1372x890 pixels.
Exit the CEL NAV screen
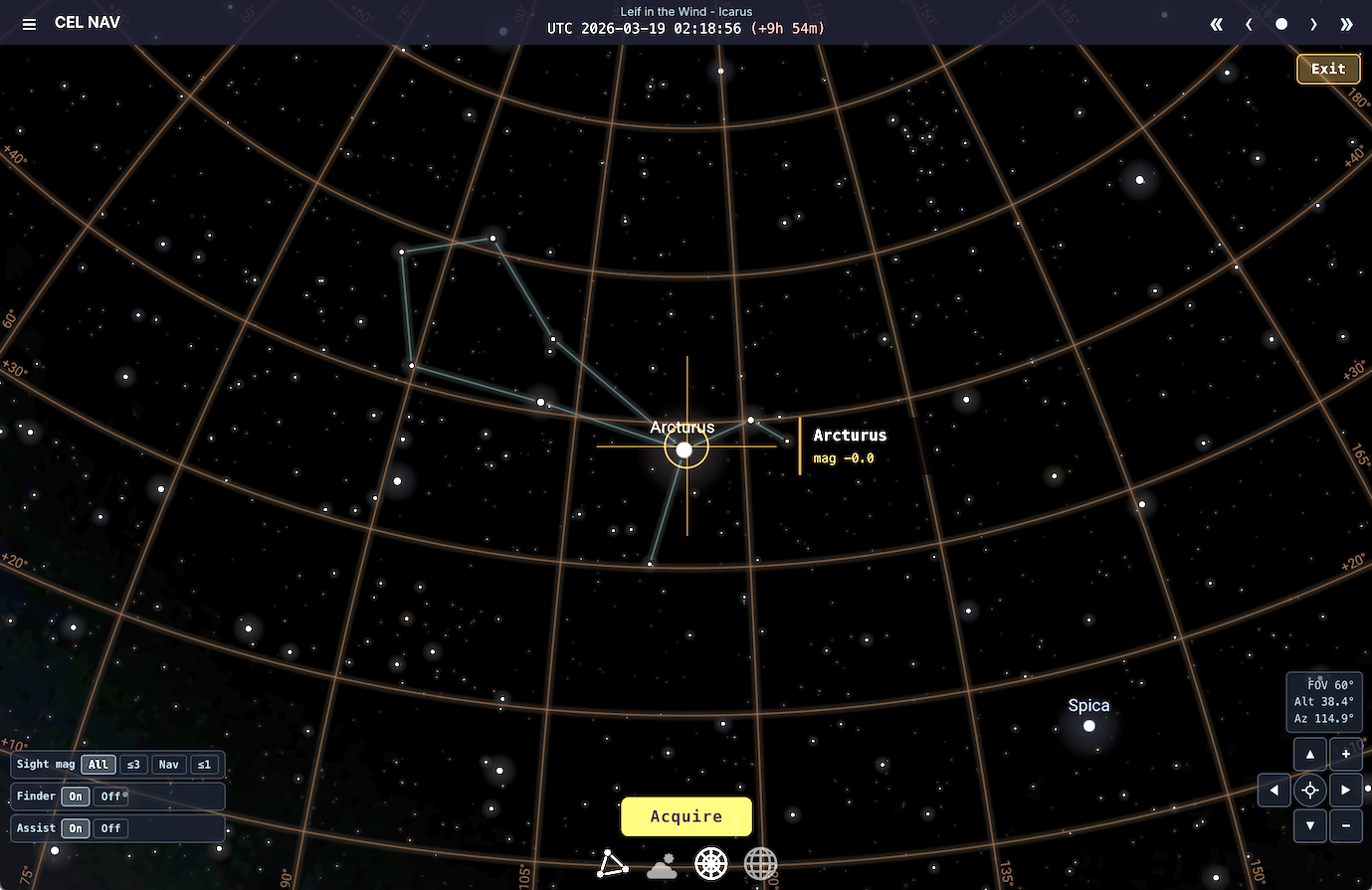pyautogui.click(x=1328, y=68)
